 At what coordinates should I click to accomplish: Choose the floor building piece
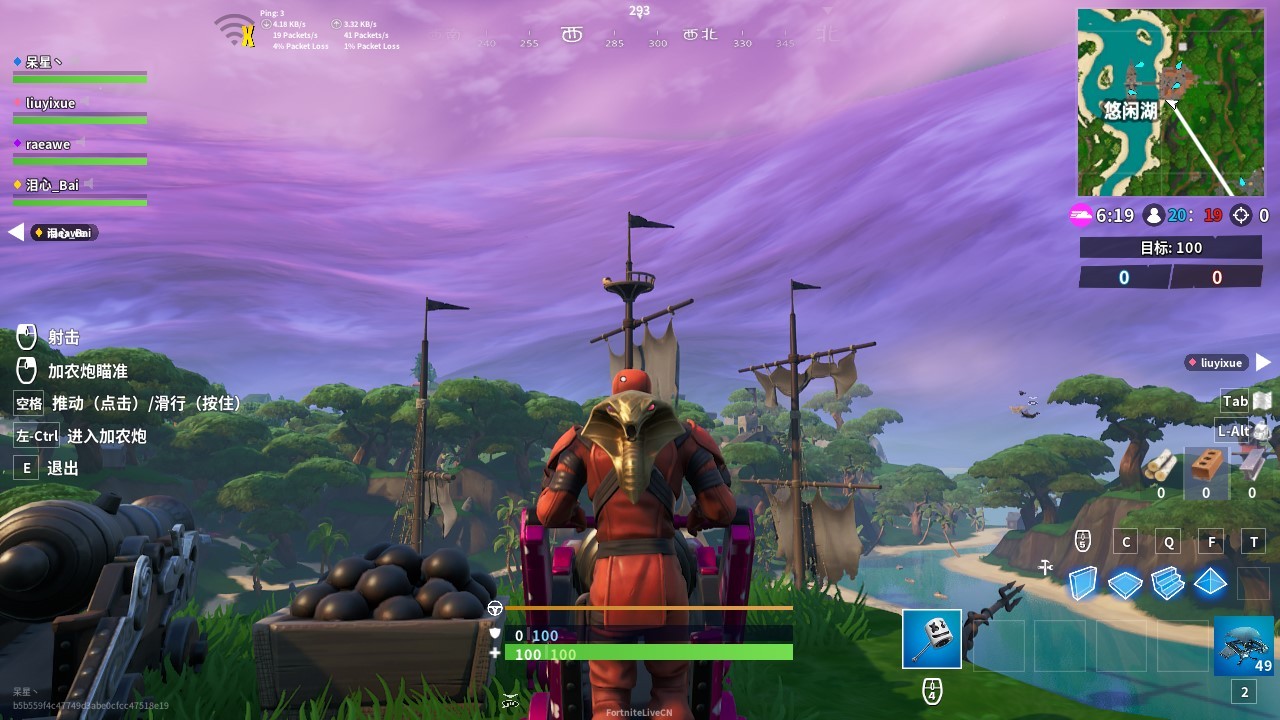pyautogui.click(x=1125, y=582)
